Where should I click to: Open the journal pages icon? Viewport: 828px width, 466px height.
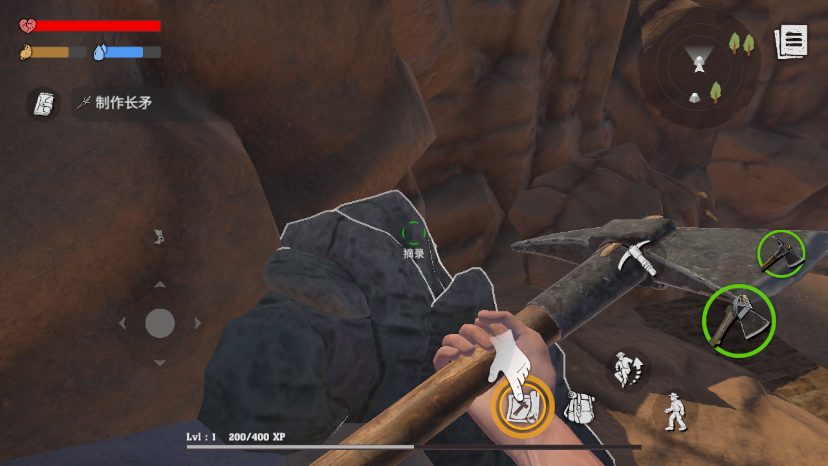pyautogui.click(x=792, y=42)
